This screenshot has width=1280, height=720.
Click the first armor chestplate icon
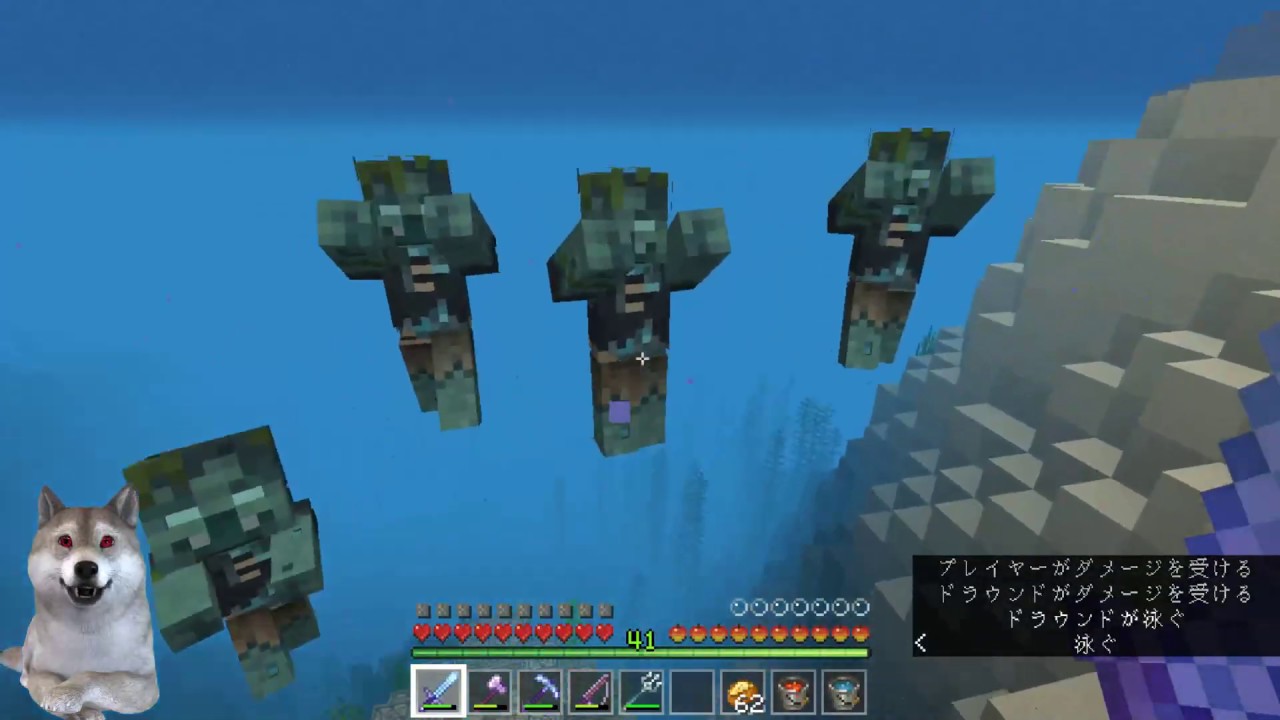click(423, 608)
